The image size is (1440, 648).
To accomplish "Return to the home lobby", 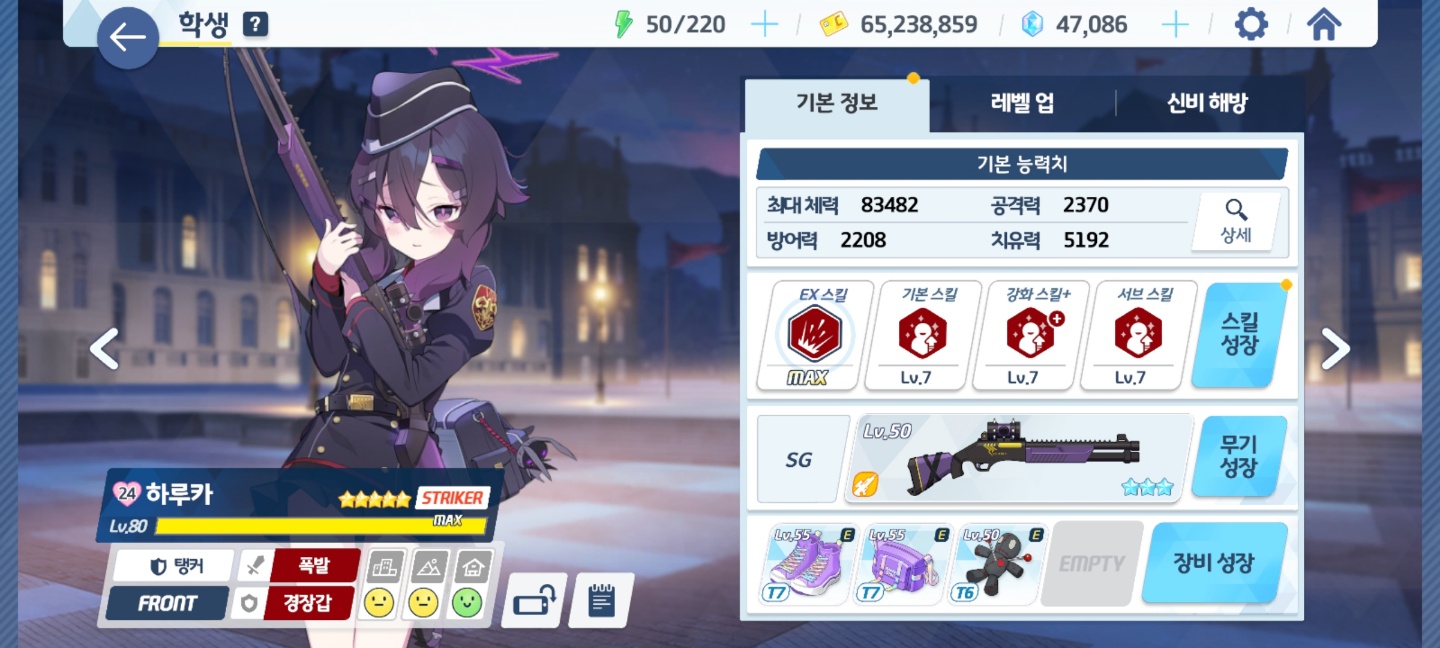I will (1324, 24).
